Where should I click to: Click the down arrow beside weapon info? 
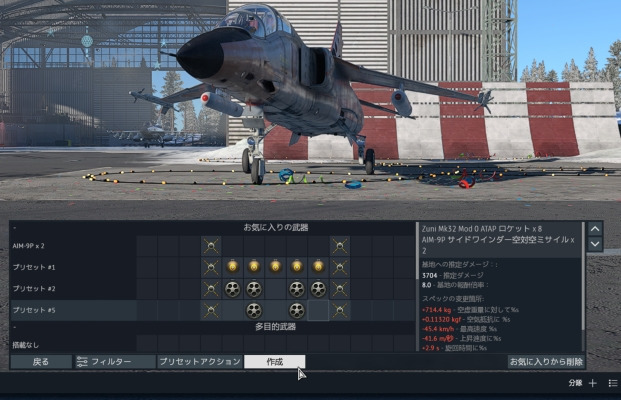(595, 244)
